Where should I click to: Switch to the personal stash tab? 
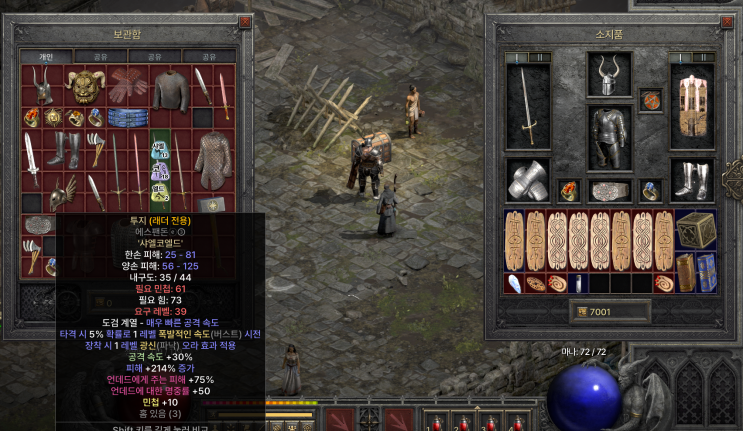(x=46, y=57)
